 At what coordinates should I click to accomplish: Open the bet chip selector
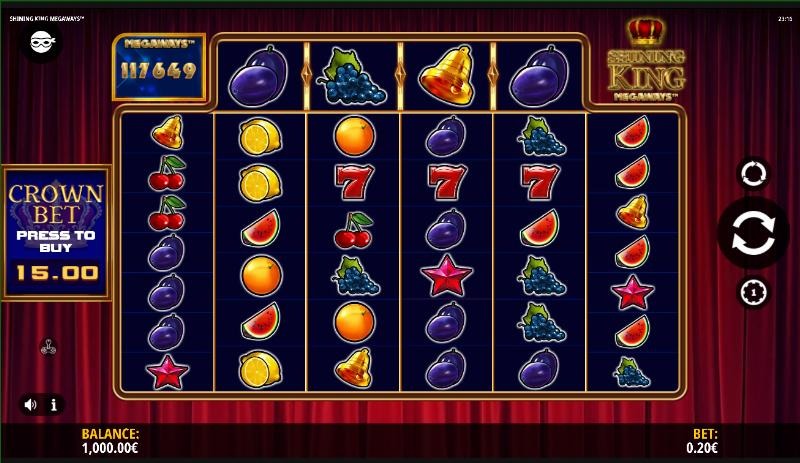pyautogui.click(x=753, y=292)
